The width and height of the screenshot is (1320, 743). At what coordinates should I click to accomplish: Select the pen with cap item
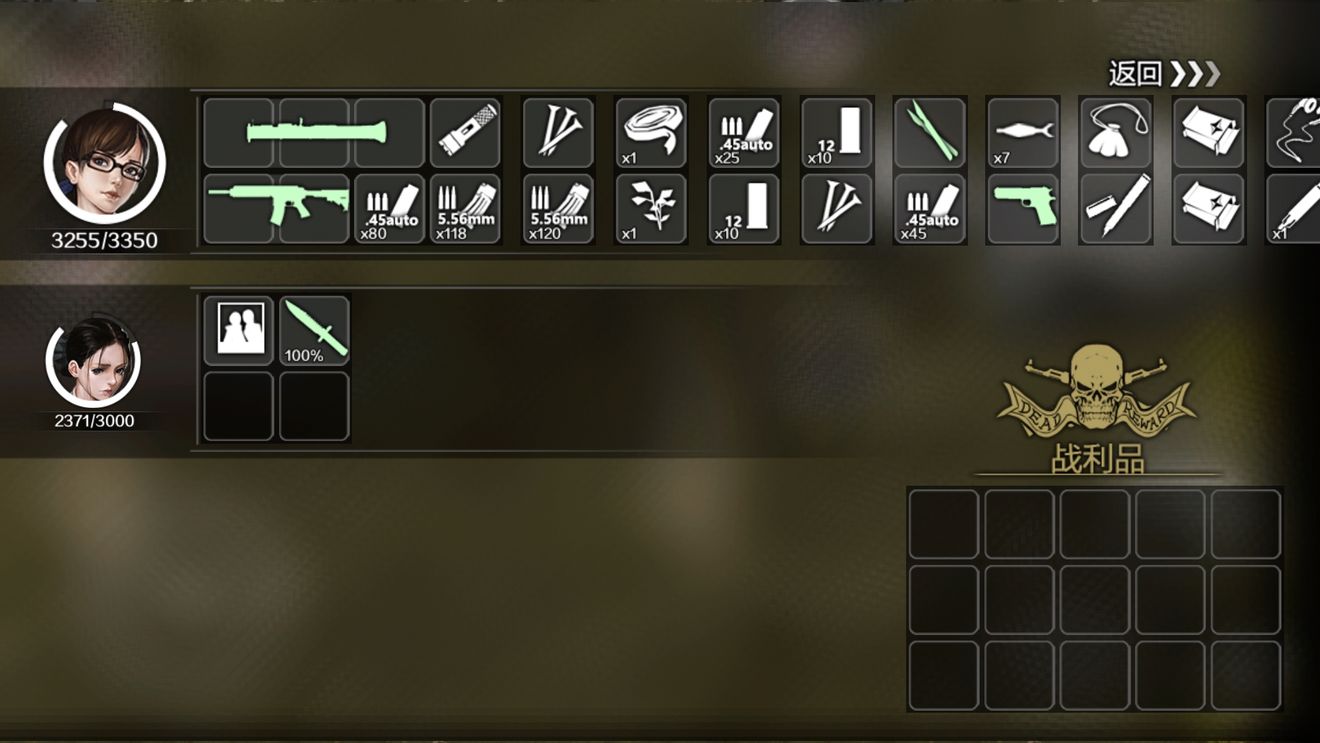tap(1116, 209)
